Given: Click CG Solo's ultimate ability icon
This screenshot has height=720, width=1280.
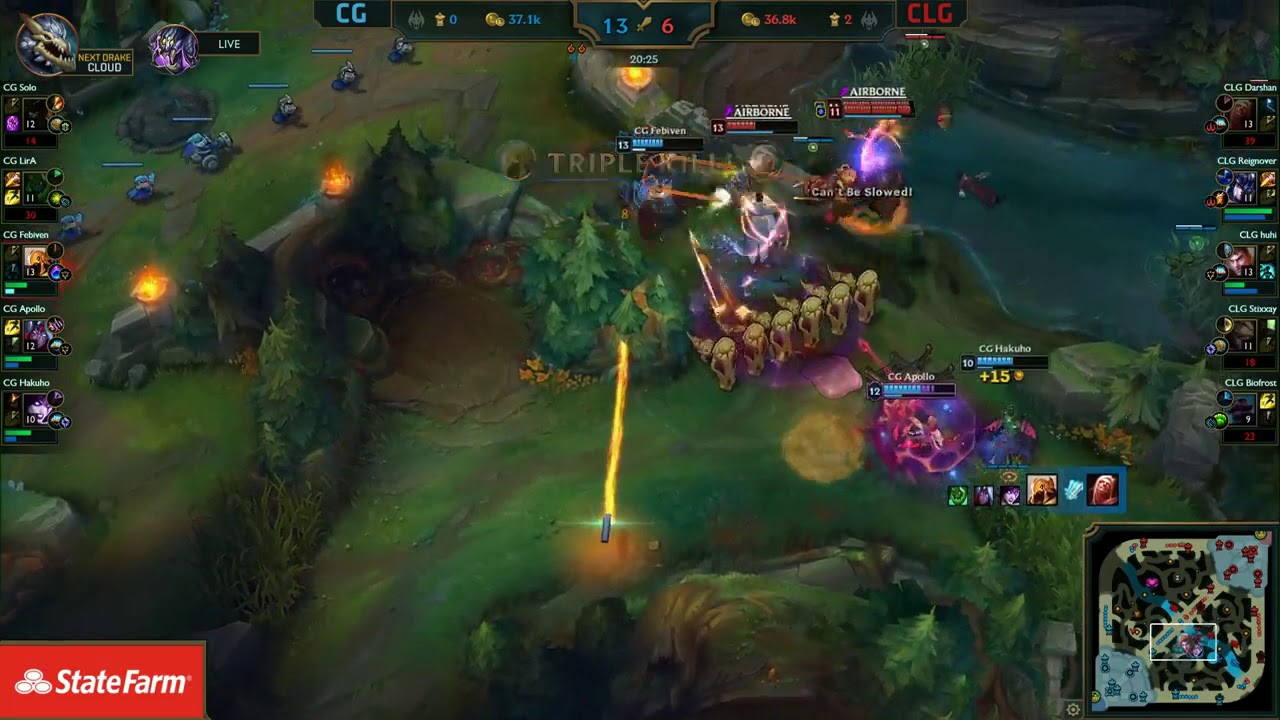Looking at the screenshot, I should [x=11, y=123].
